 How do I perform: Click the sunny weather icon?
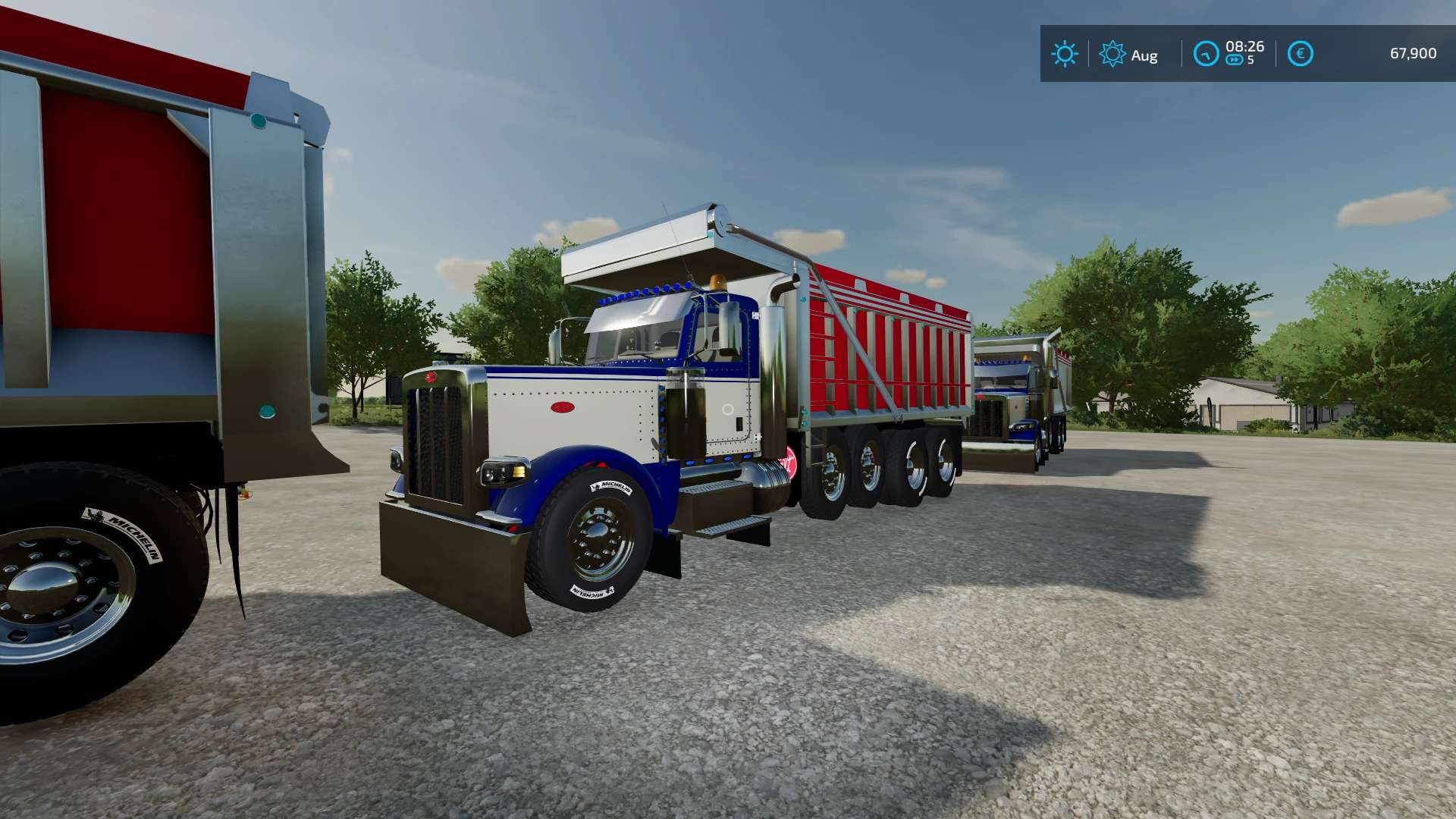coord(1064,54)
